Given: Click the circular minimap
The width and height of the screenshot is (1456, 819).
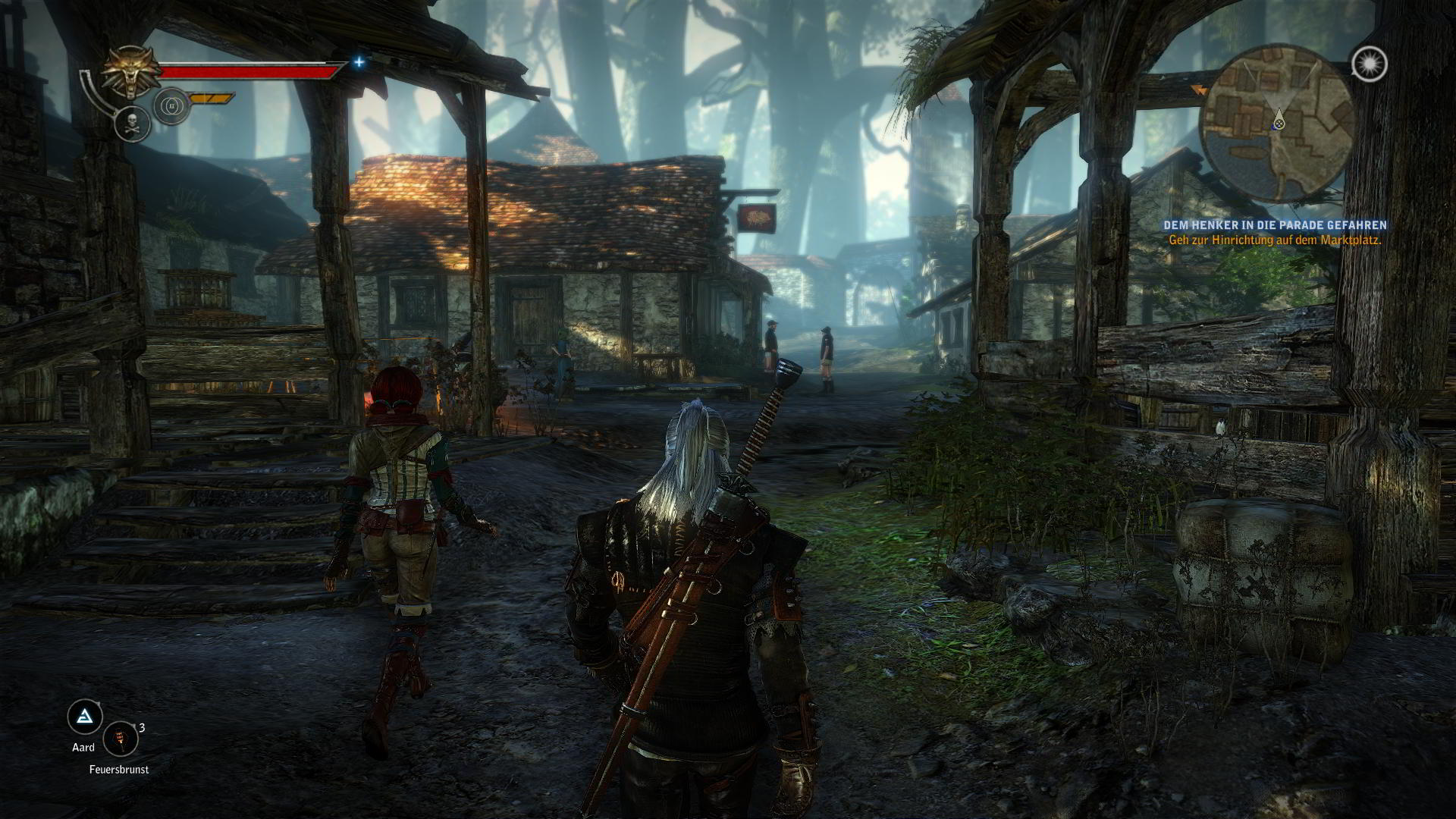Looking at the screenshot, I should pyautogui.click(x=1277, y=121).
